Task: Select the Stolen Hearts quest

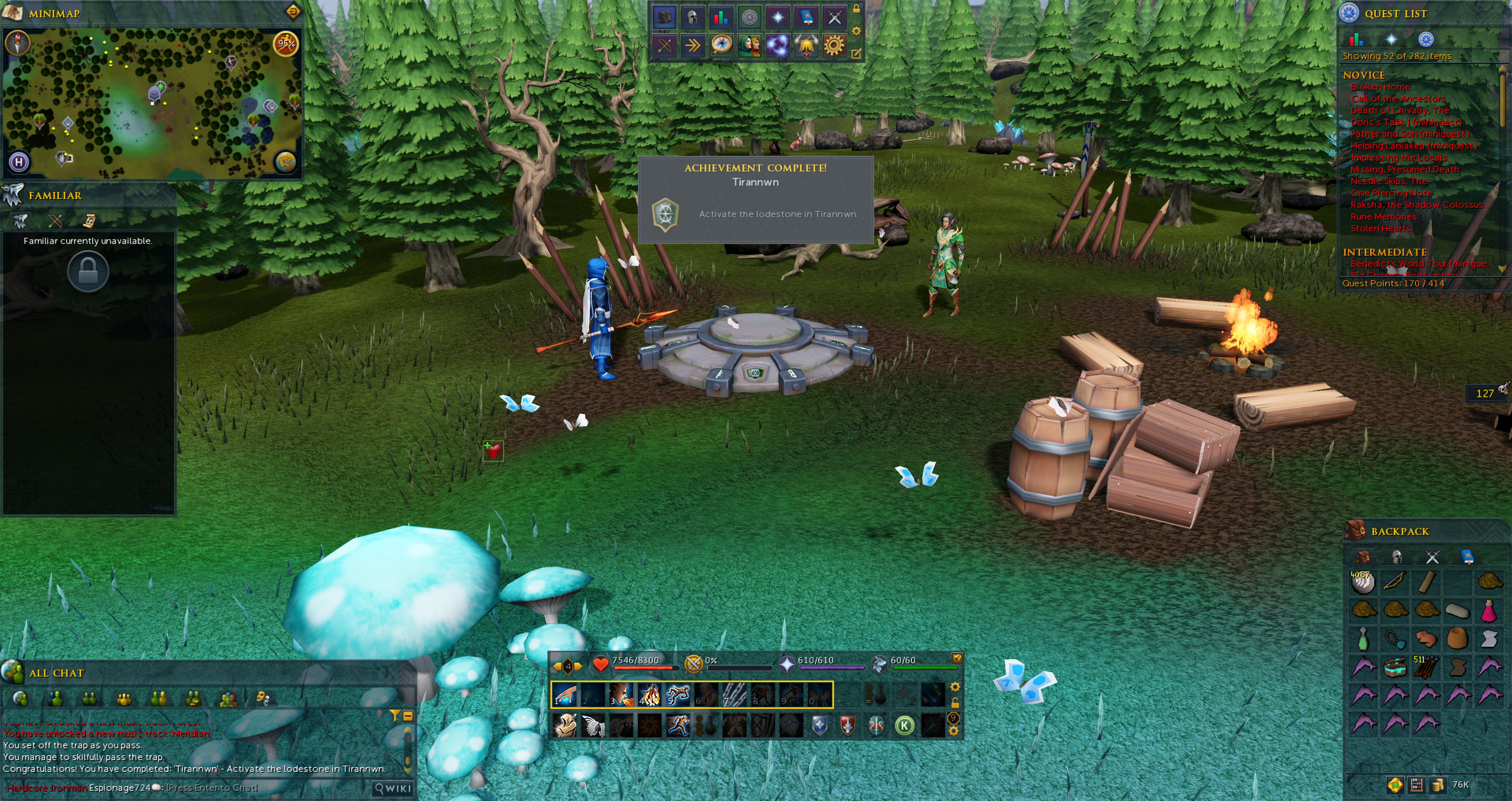Action: 1380,228
